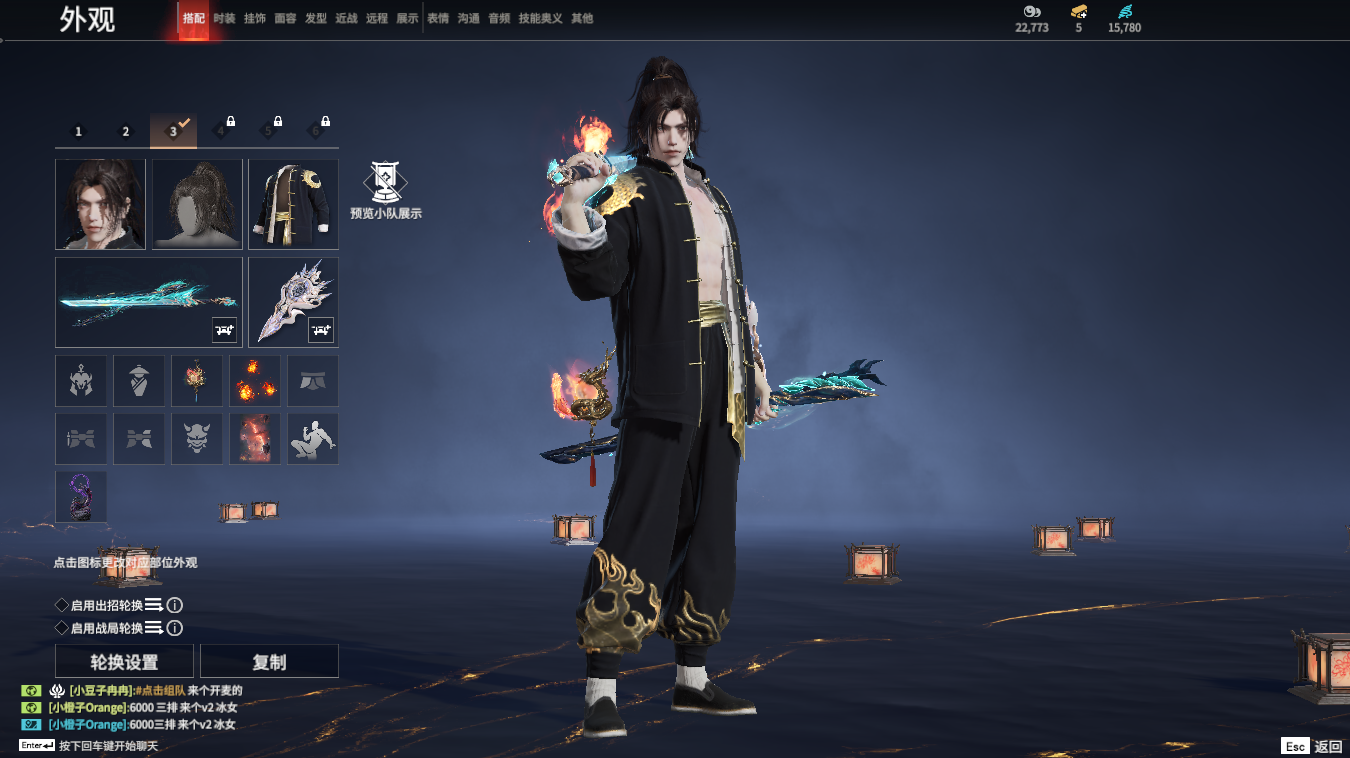1350x758 pixels.
Task: Go to the 技能奥义 tab
Action: [540, 18]
